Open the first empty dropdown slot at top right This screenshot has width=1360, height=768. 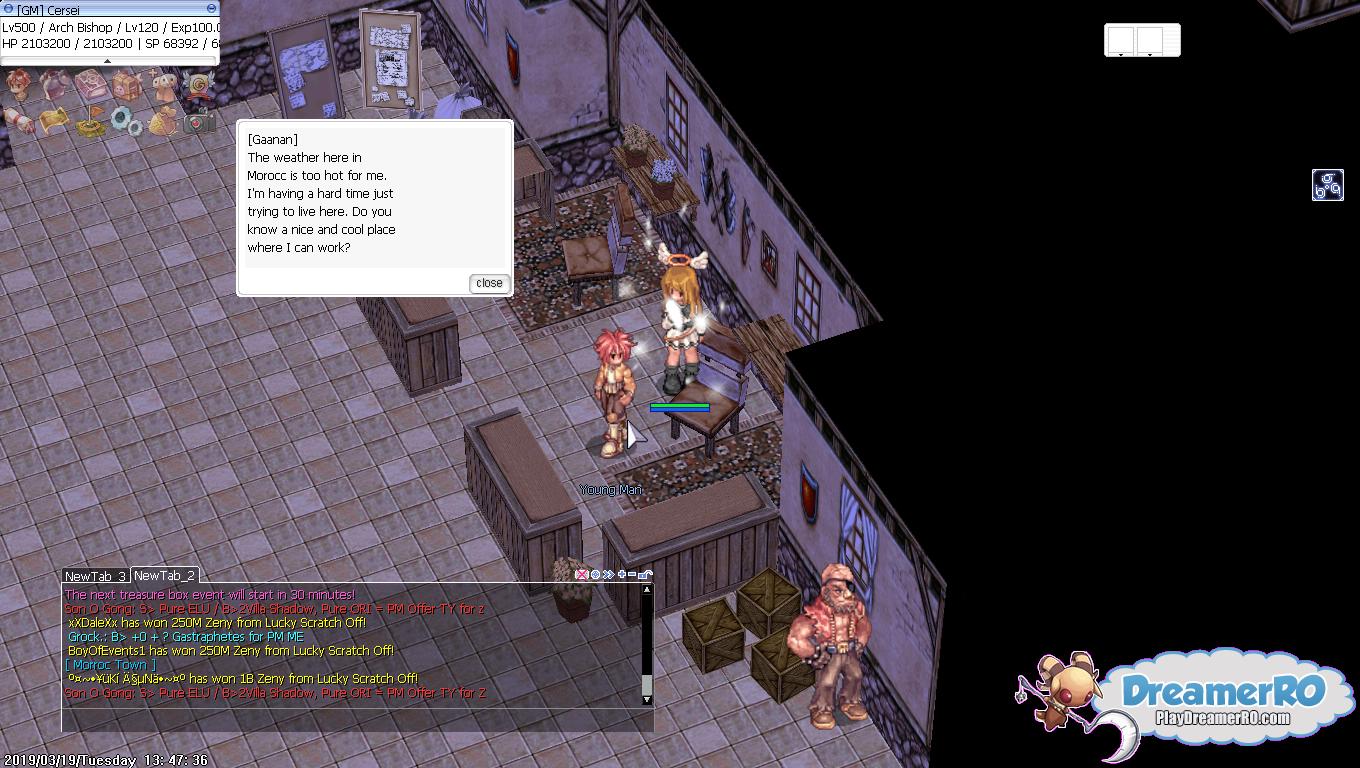pyautogui.click(x=1120, y=41)
